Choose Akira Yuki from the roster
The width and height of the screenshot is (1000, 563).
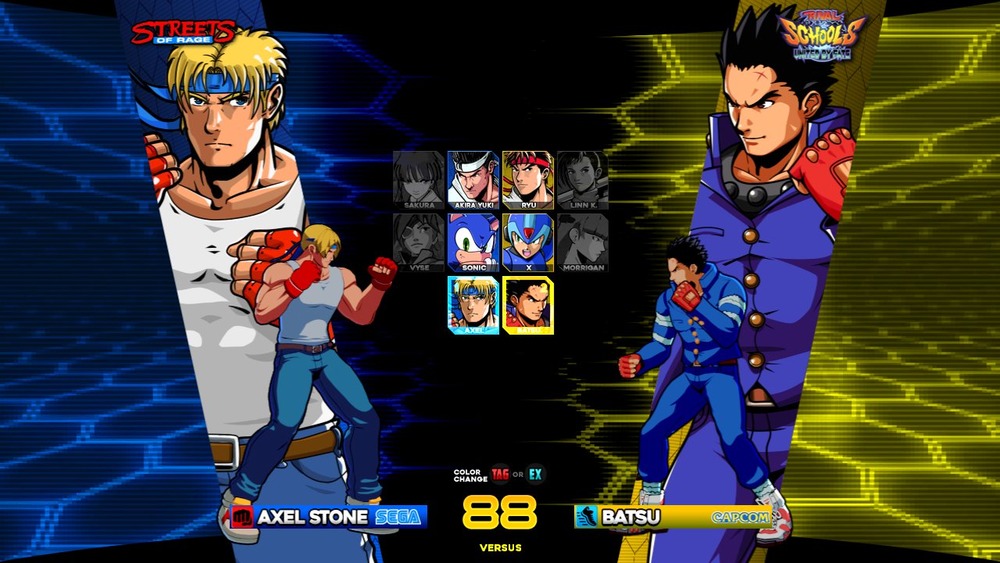pyautogui.click(x=472, y=180)
